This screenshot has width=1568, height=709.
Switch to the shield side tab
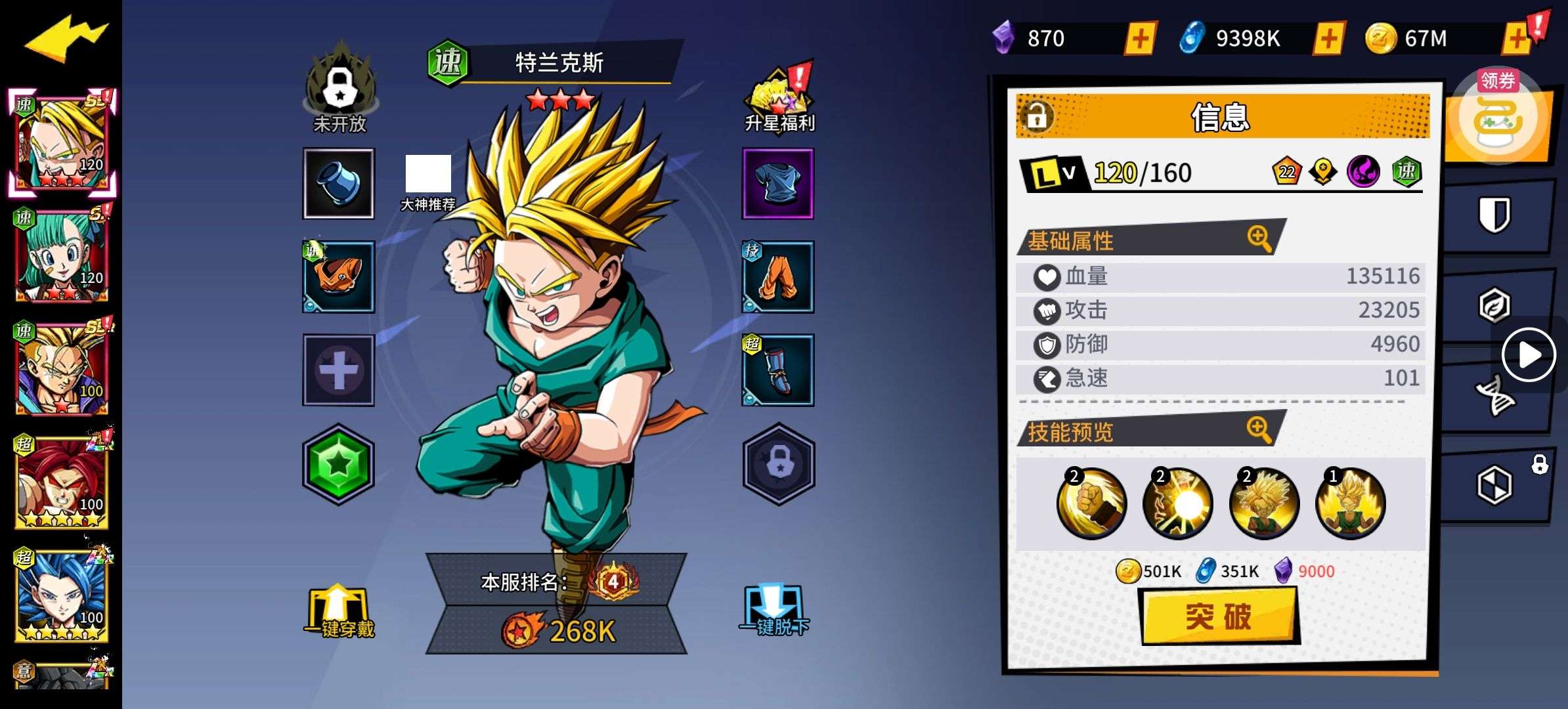click(x=1494, y=215)
